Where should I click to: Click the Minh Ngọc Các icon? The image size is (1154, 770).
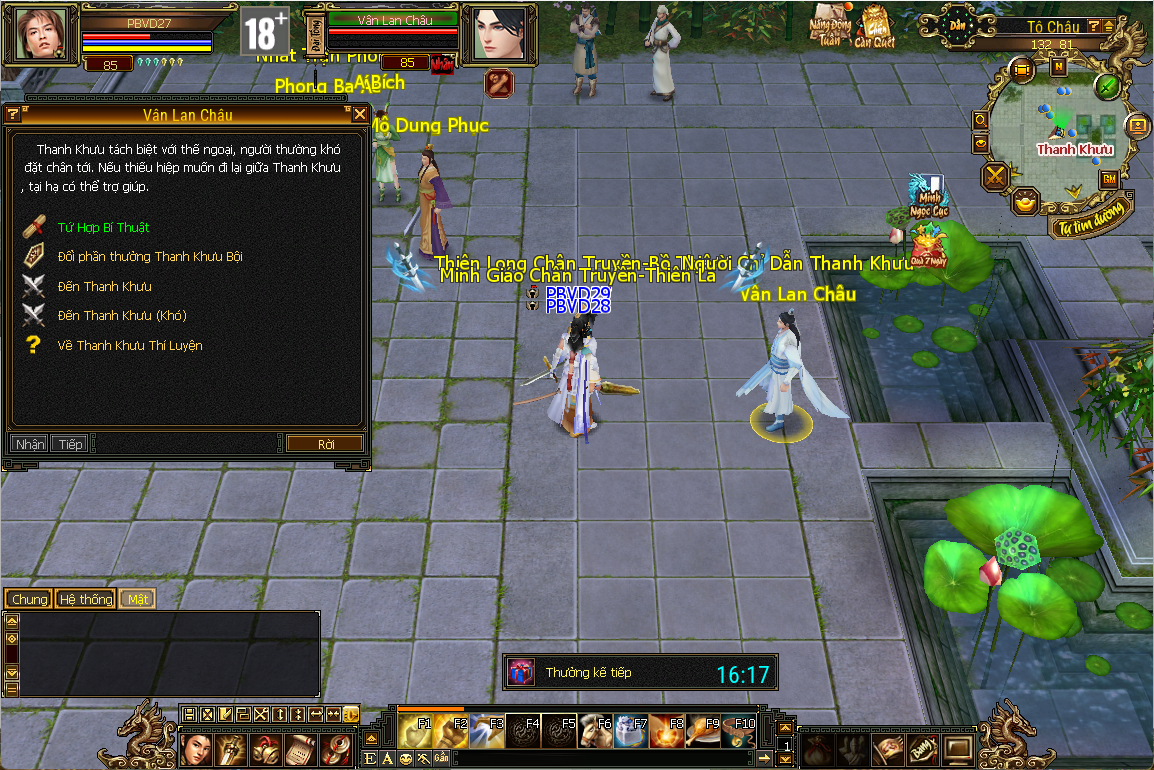[x=928, y=196]
